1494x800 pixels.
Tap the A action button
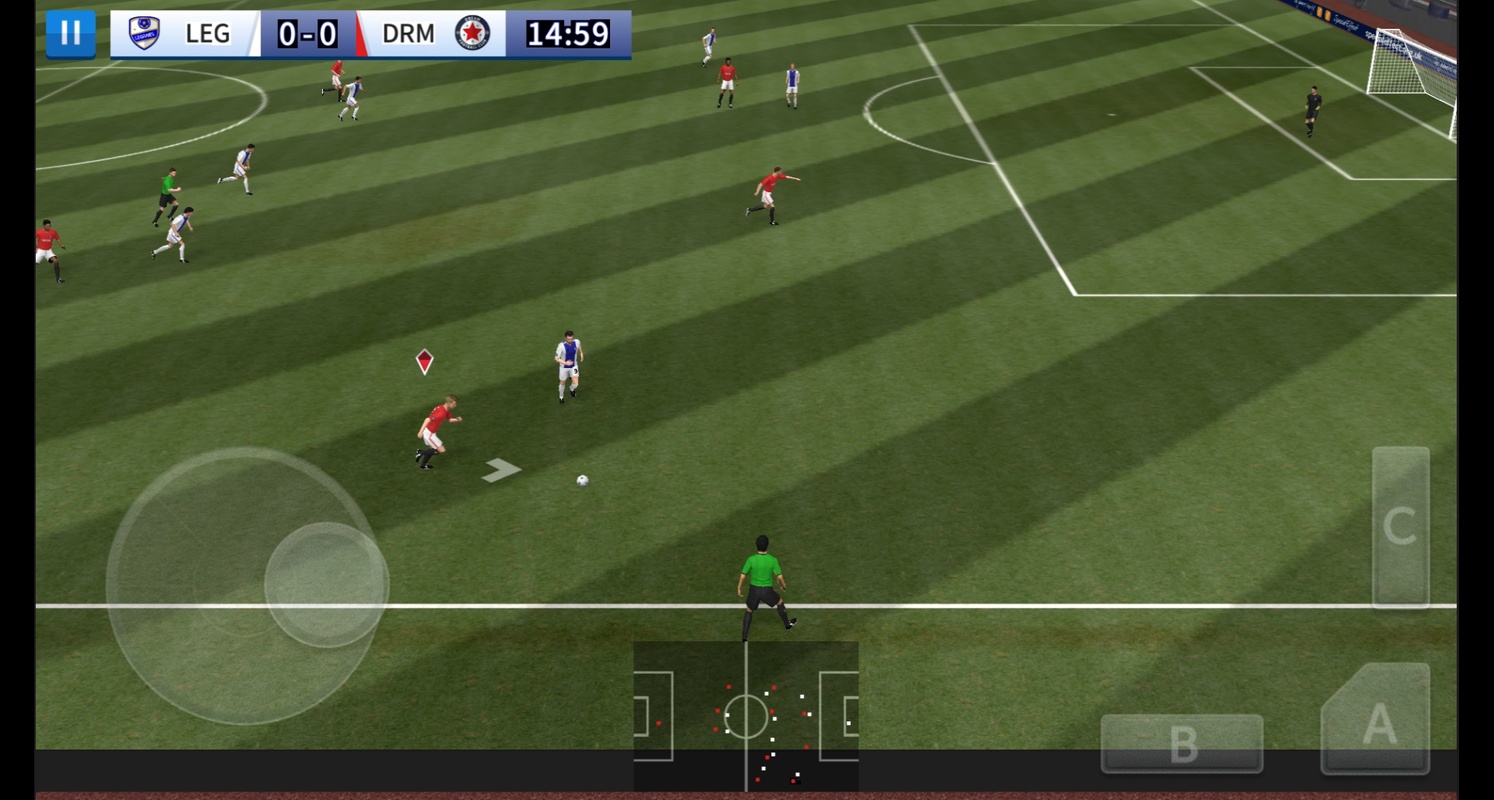point(1377,720)
